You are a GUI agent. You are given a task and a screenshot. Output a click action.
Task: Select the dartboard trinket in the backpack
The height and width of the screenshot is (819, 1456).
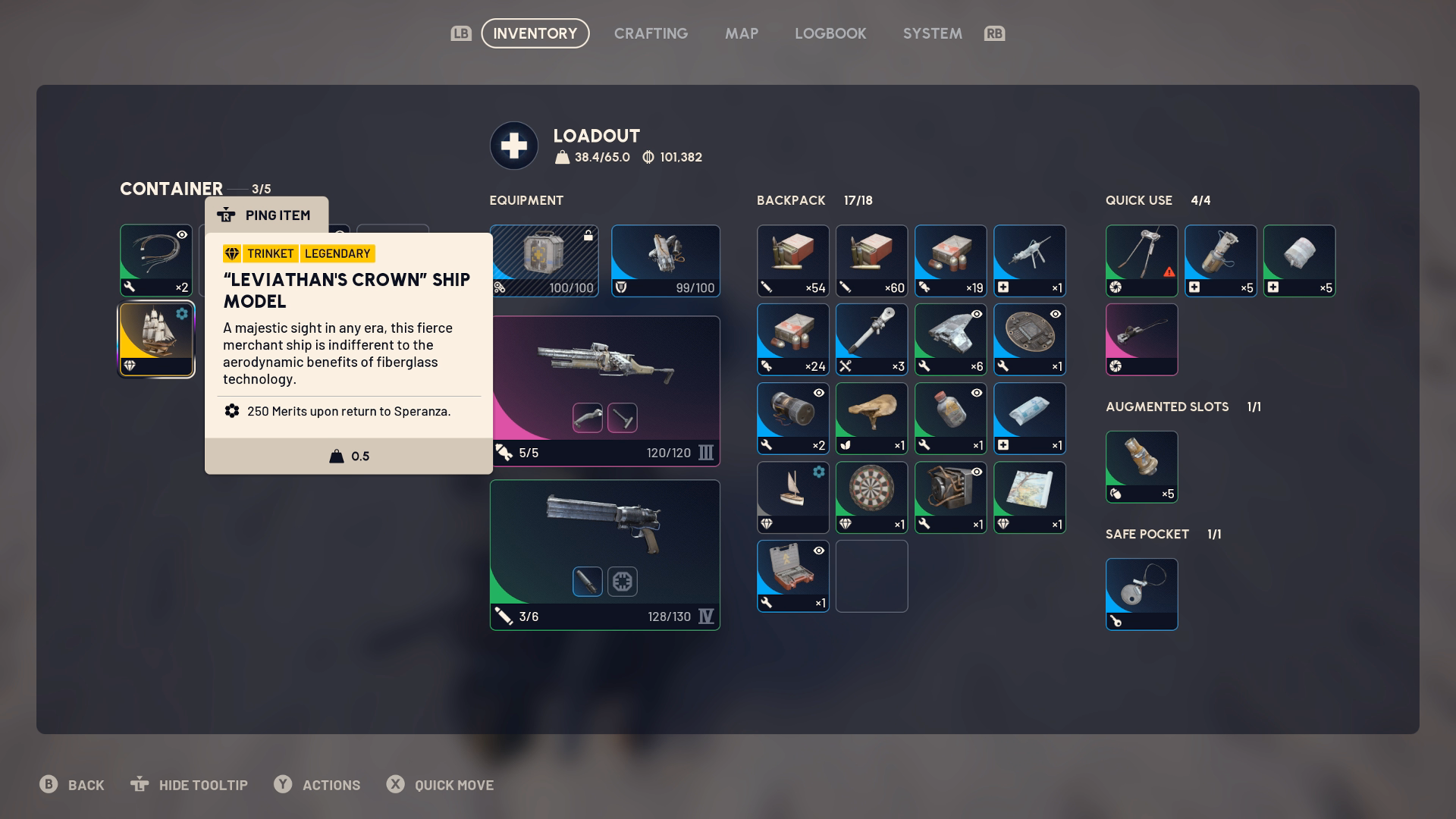point(871,497)
